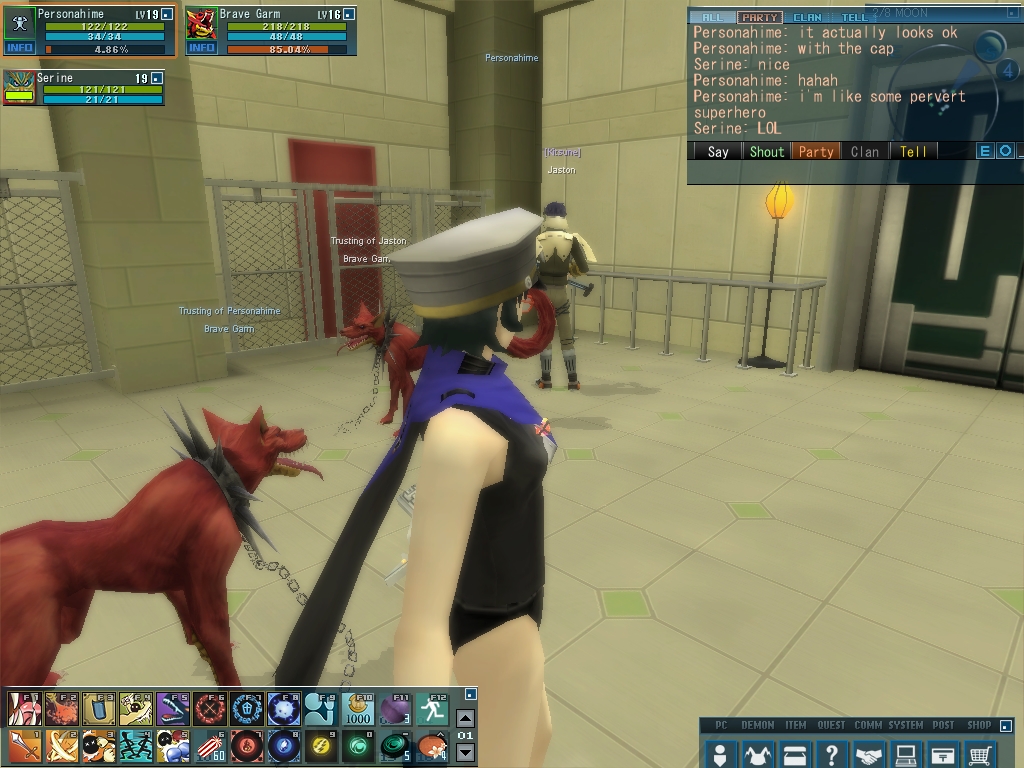Viewport: 1024px width, 768px height.
Task: Open the Demon menu icon
Action: pos(757,754)
